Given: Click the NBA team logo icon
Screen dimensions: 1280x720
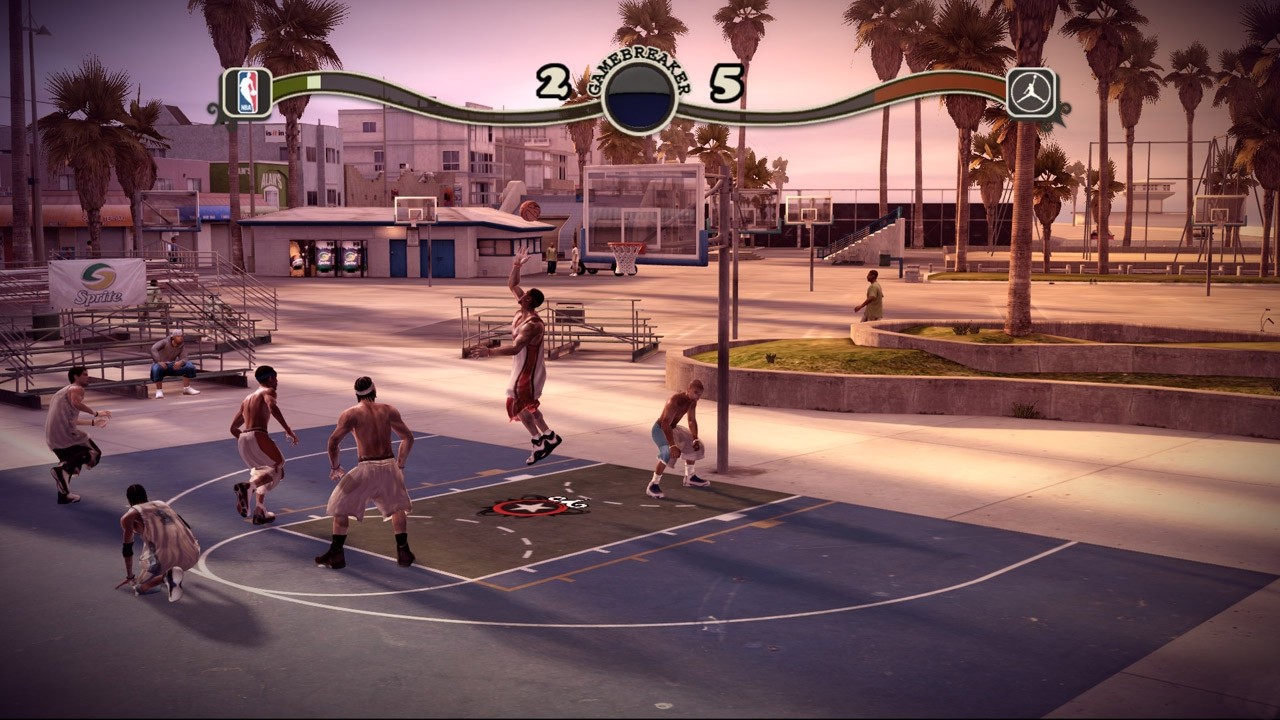Looking at the screenshot, I should pyautogui.click(x=247, y=93).
